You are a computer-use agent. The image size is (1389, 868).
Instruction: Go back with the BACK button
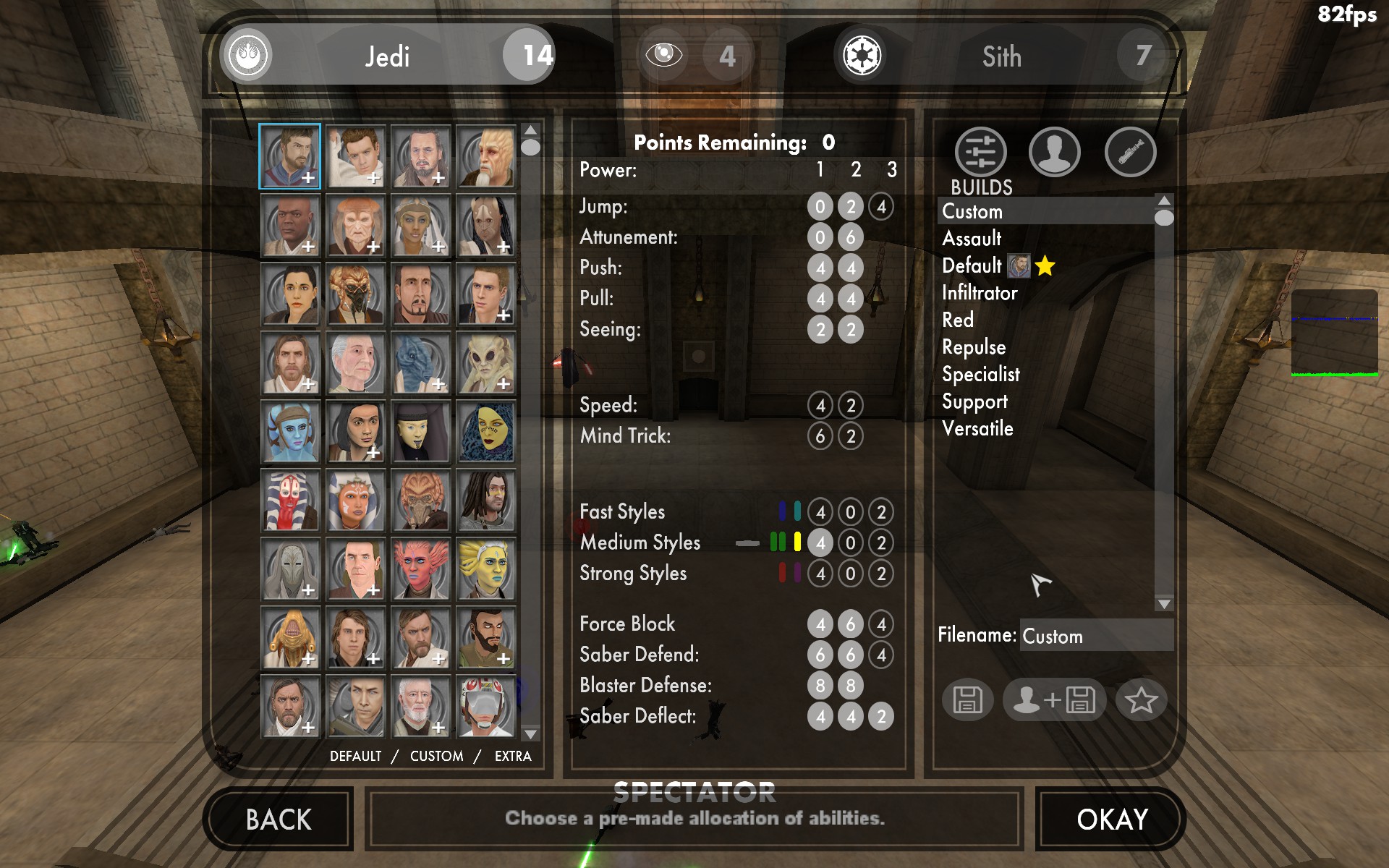click(279, 820)
